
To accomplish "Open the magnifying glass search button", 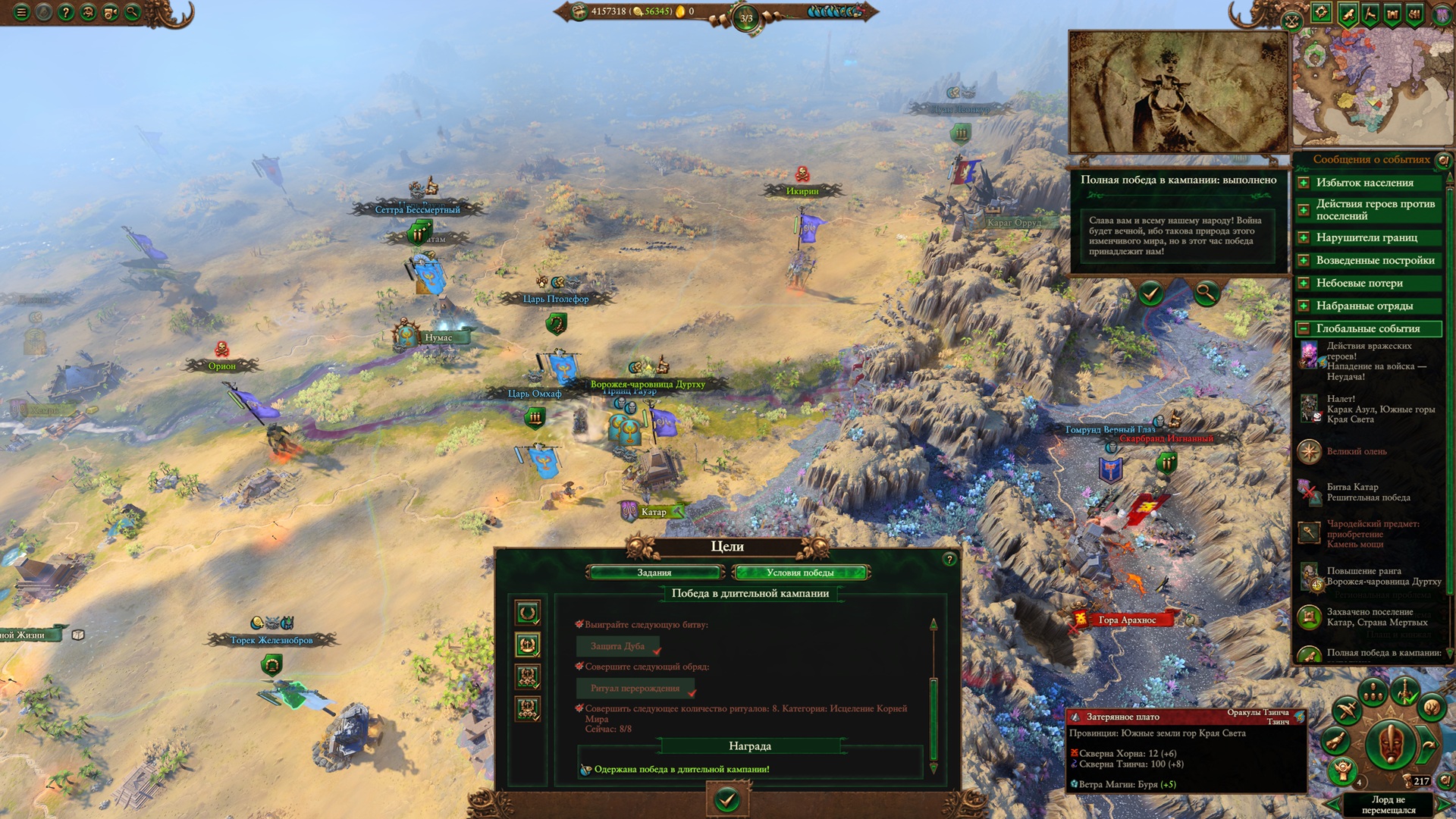I will point(133,12).
